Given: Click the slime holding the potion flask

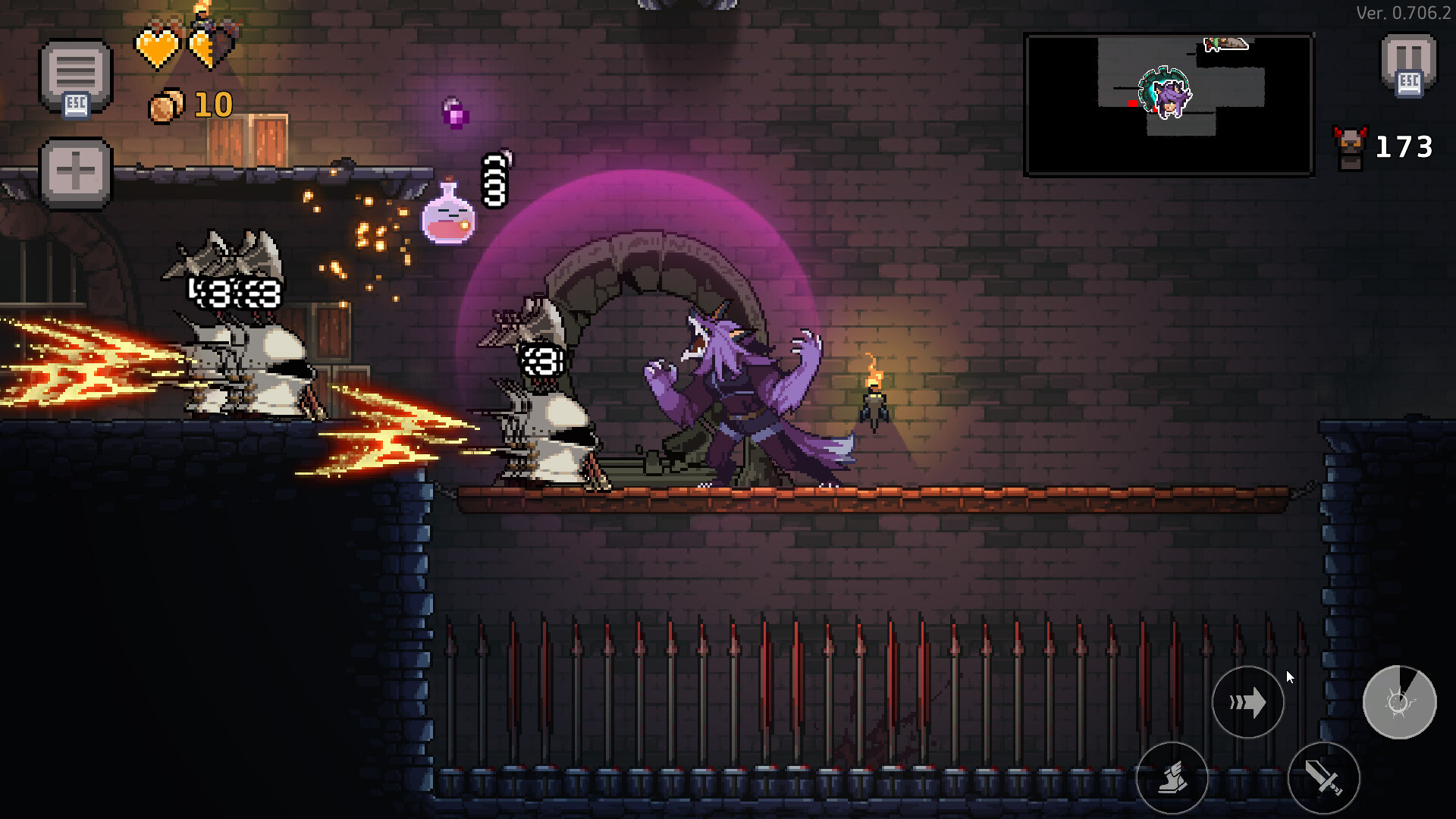Looking at the screenshot, I should coord(447,221).
